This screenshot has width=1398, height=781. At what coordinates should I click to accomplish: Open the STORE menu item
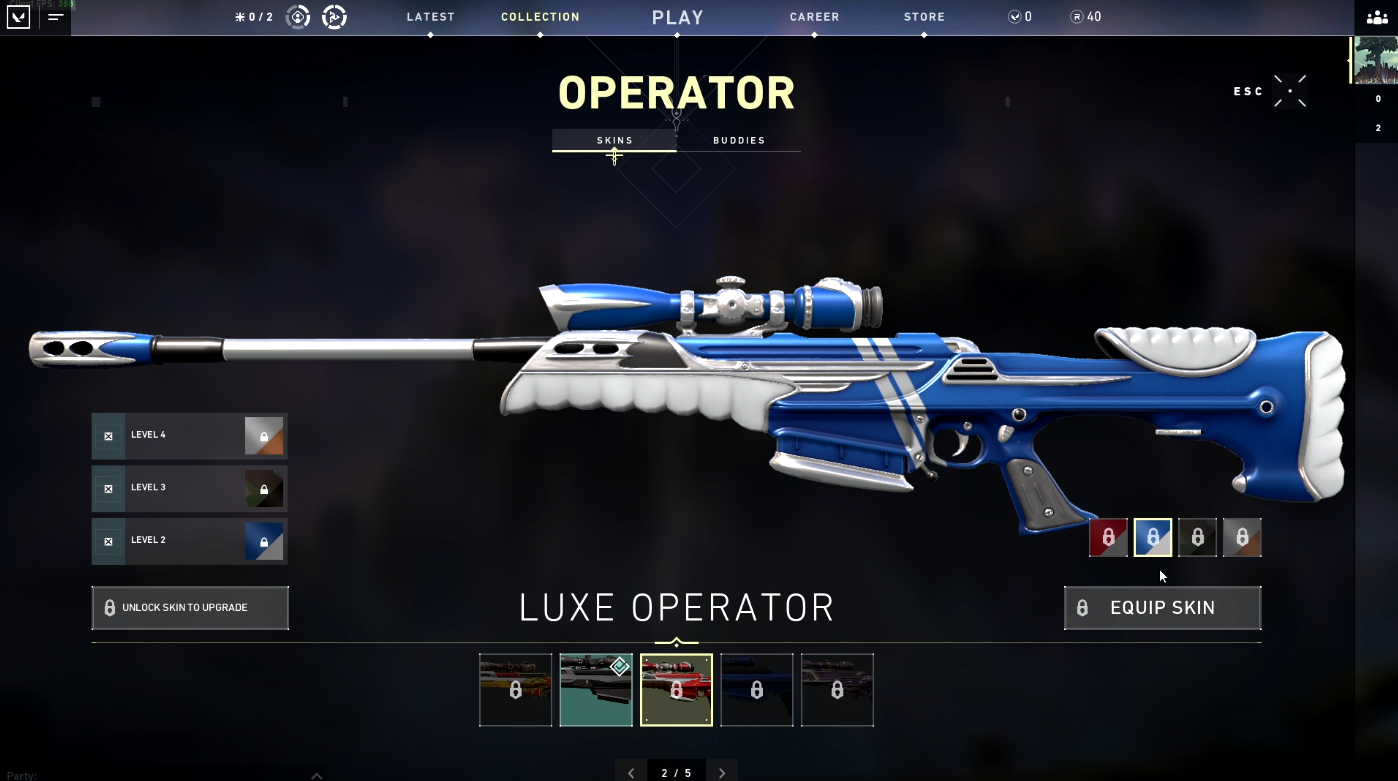pyautogui.click(x=923, y=17)
